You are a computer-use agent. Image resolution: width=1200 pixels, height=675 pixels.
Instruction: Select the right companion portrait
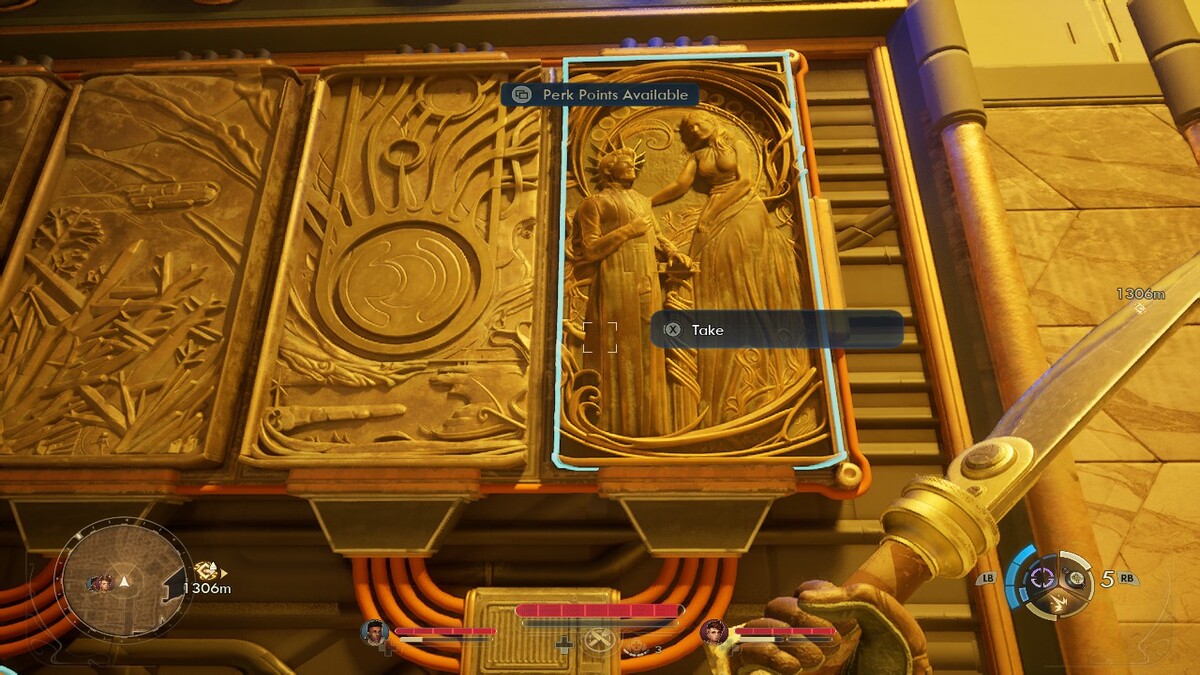[713, 631]
